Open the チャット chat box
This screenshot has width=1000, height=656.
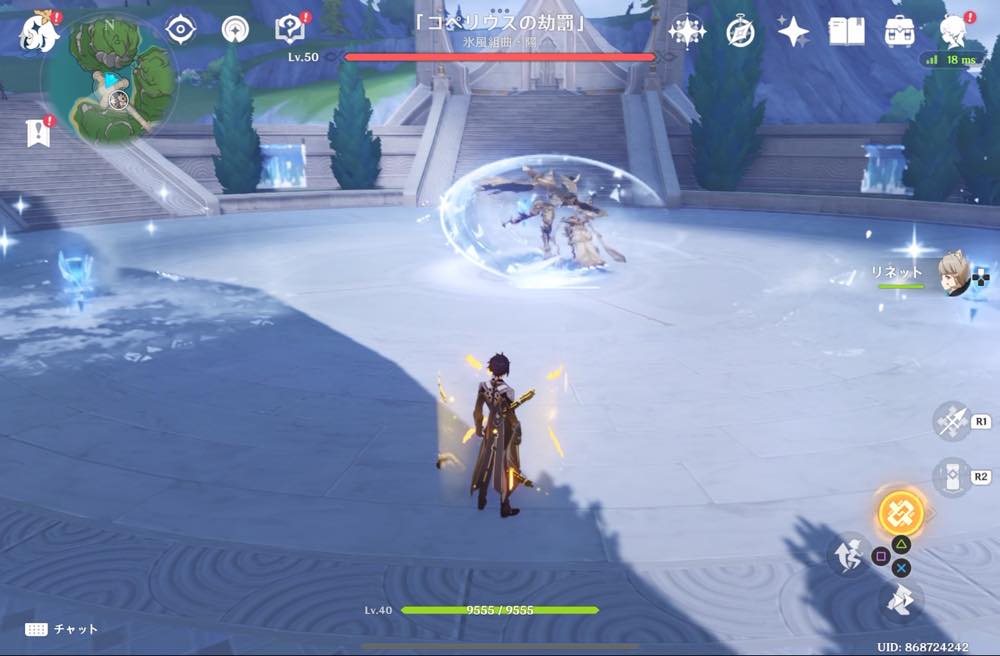[x=62, y=629]
